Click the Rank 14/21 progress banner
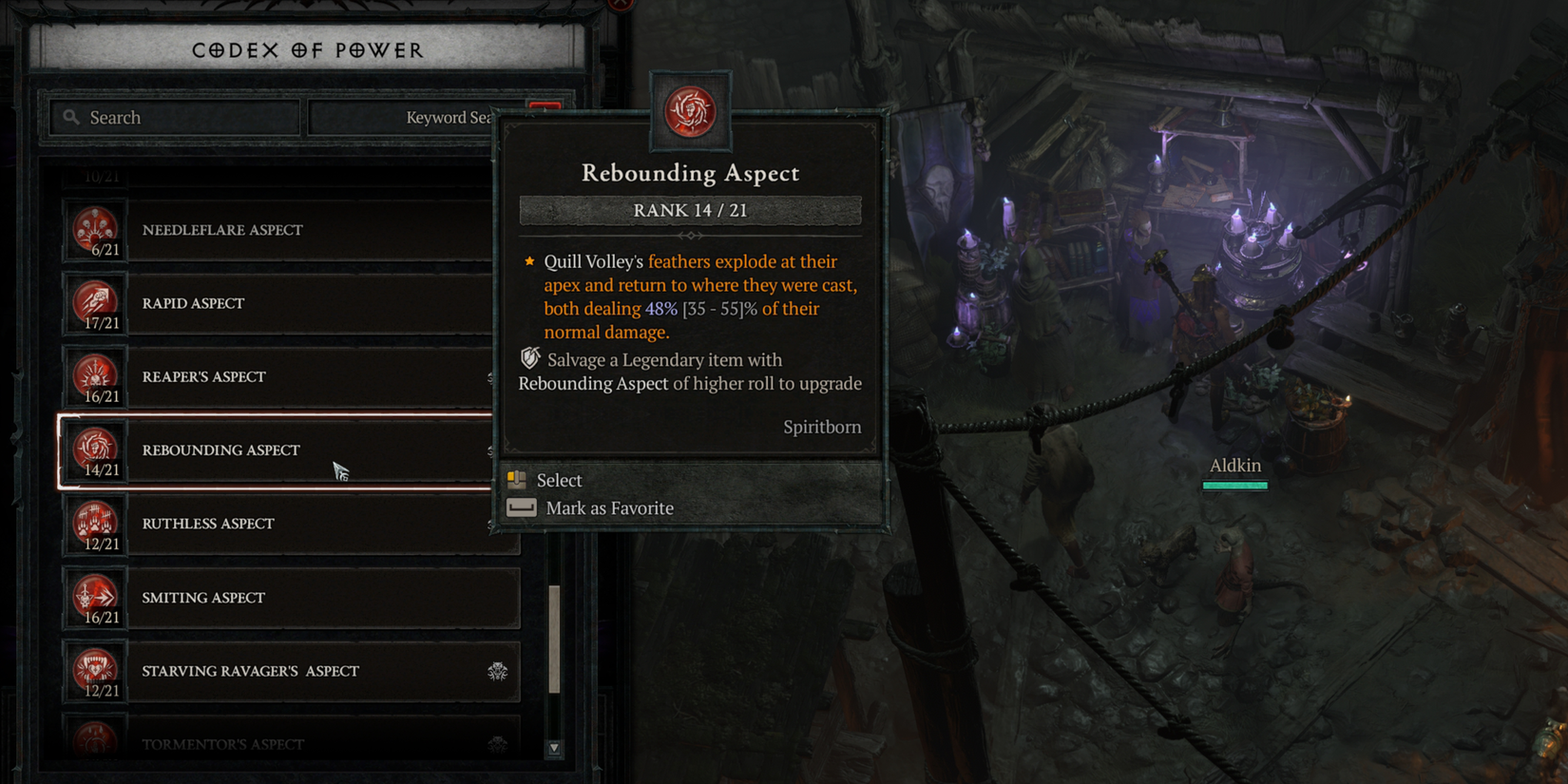This screenshot has width=1568, height=784. point(690,210)
